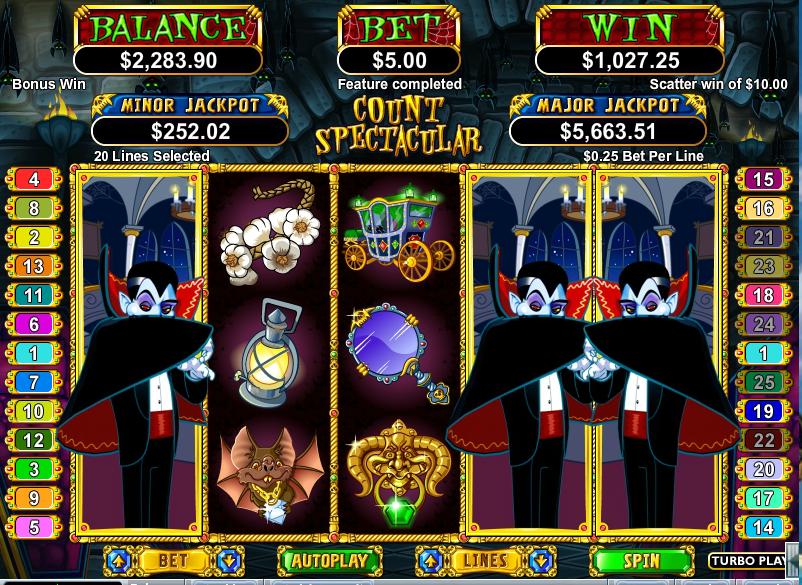Screen dimensions: 802x585
Task: Choose payline 19 marker
Action: point(763,411)
